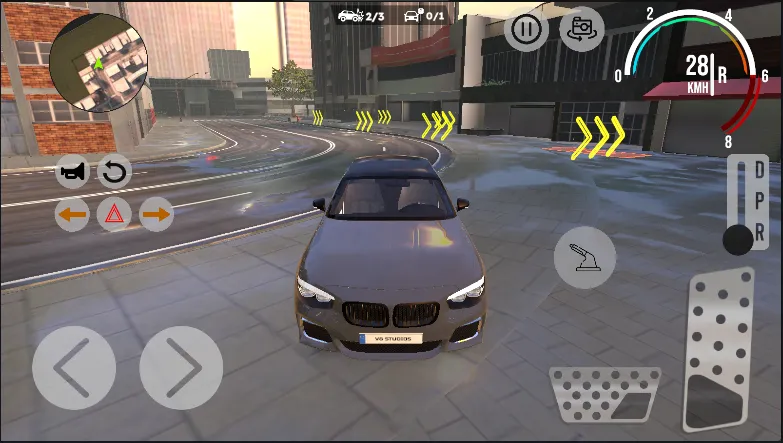Click the D P R gear selector

747,204
